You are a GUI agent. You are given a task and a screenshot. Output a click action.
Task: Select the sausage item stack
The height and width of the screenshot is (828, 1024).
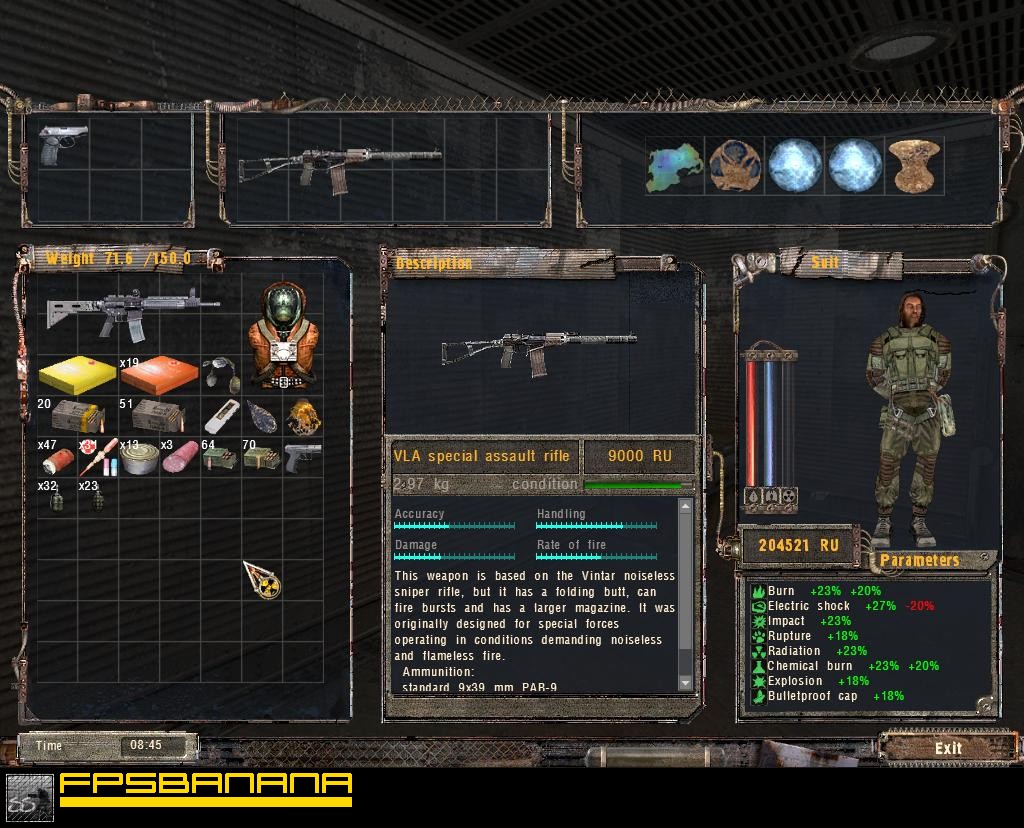coord(180,458)
